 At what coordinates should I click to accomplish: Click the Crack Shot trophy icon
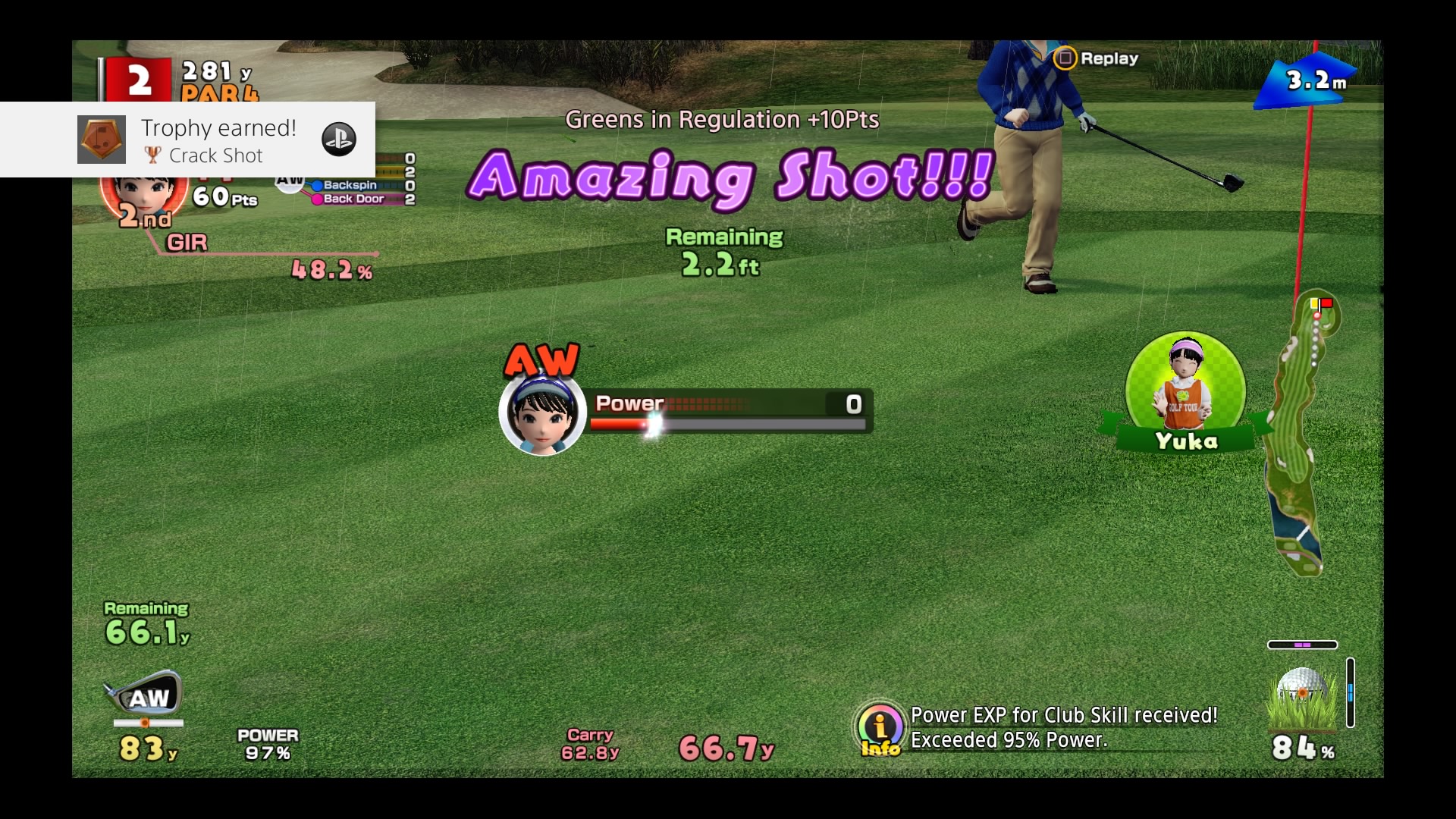pyautogui.click(x=102, y=140)
